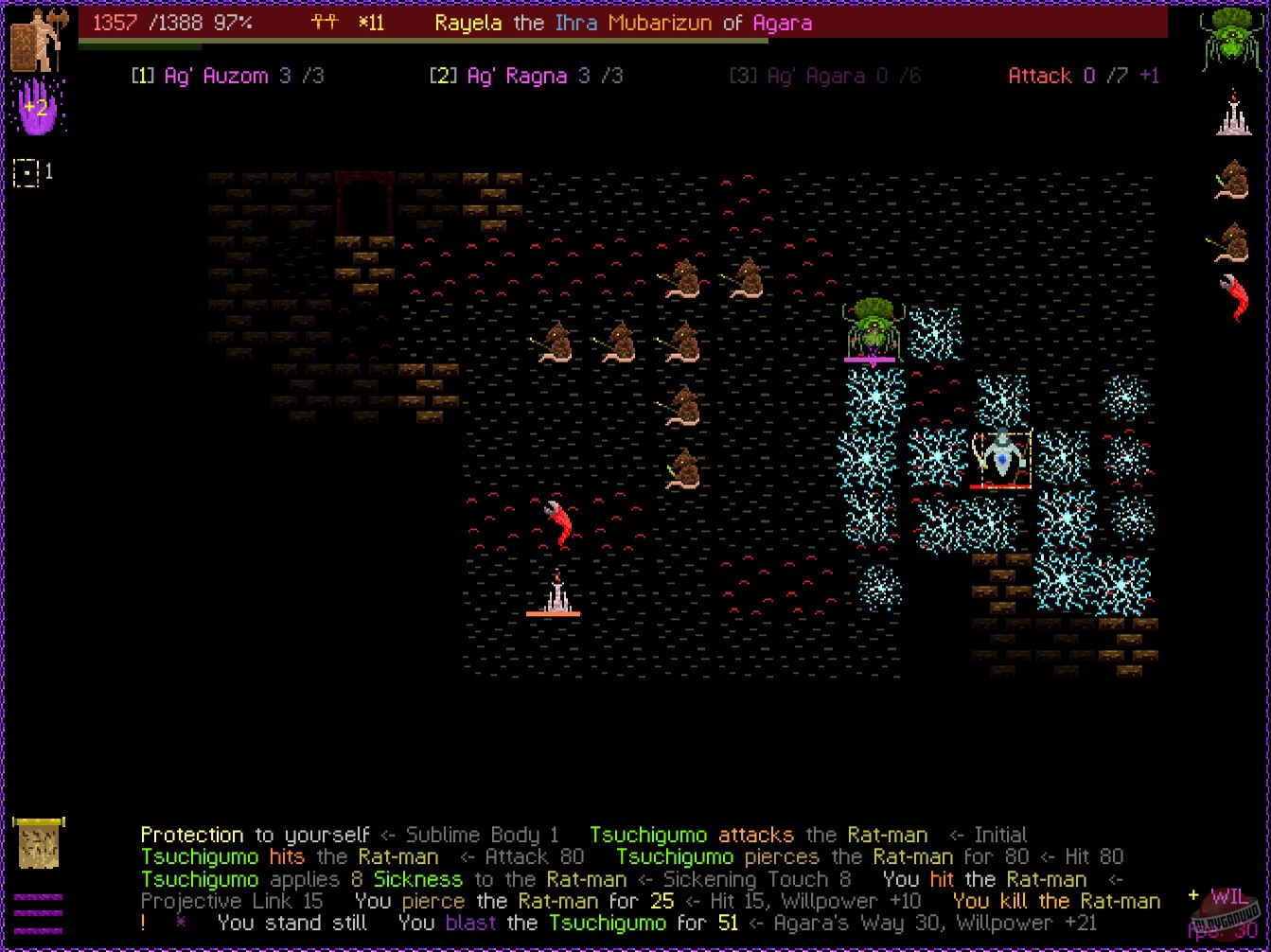Screen dimensions: 1271x952
Task: Click the +2 purple hand buff icon
Action: point(38,106)
